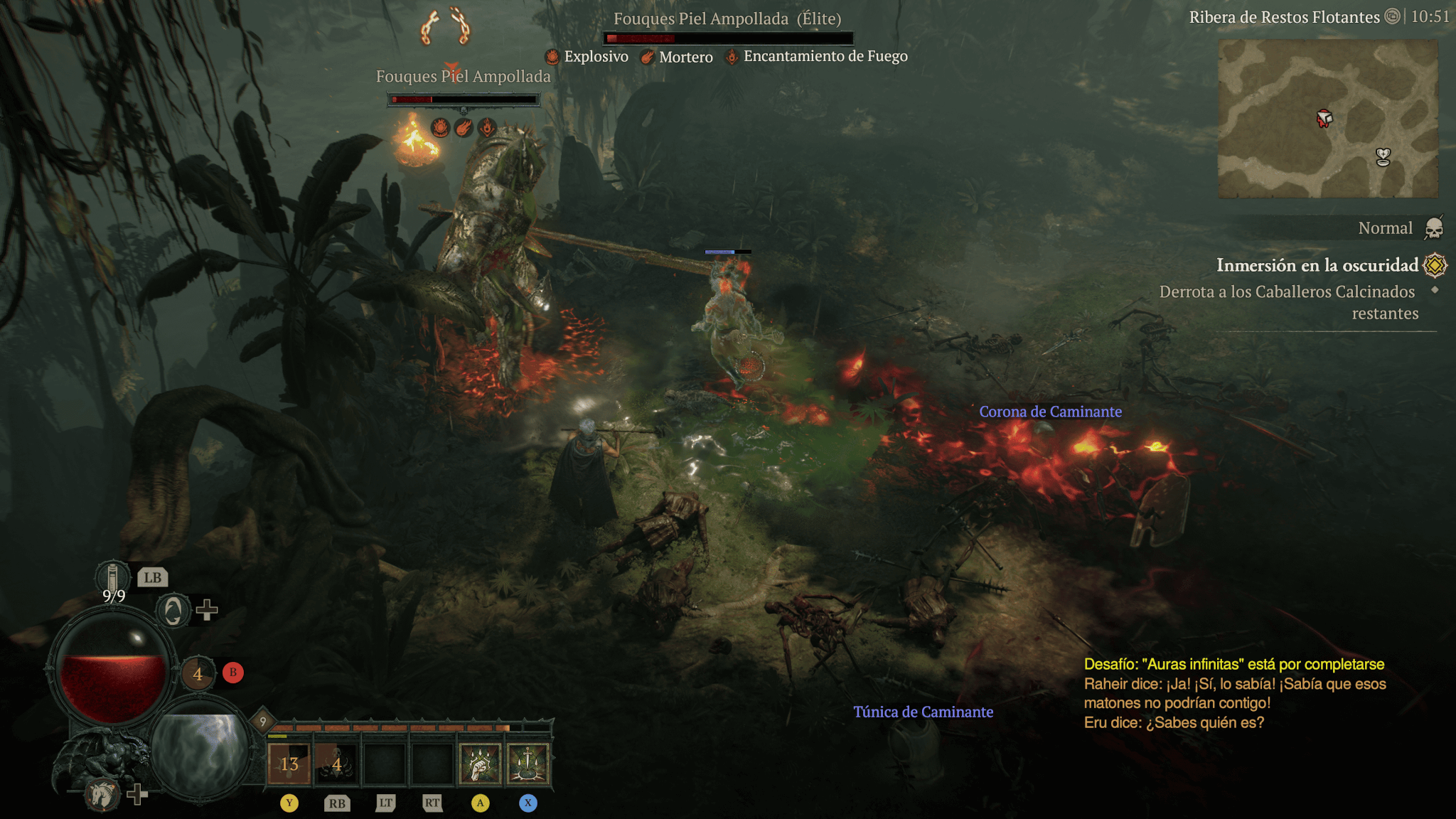
Task: Open the minimap
Action: pyautogui.click(x=1327, y=119)
